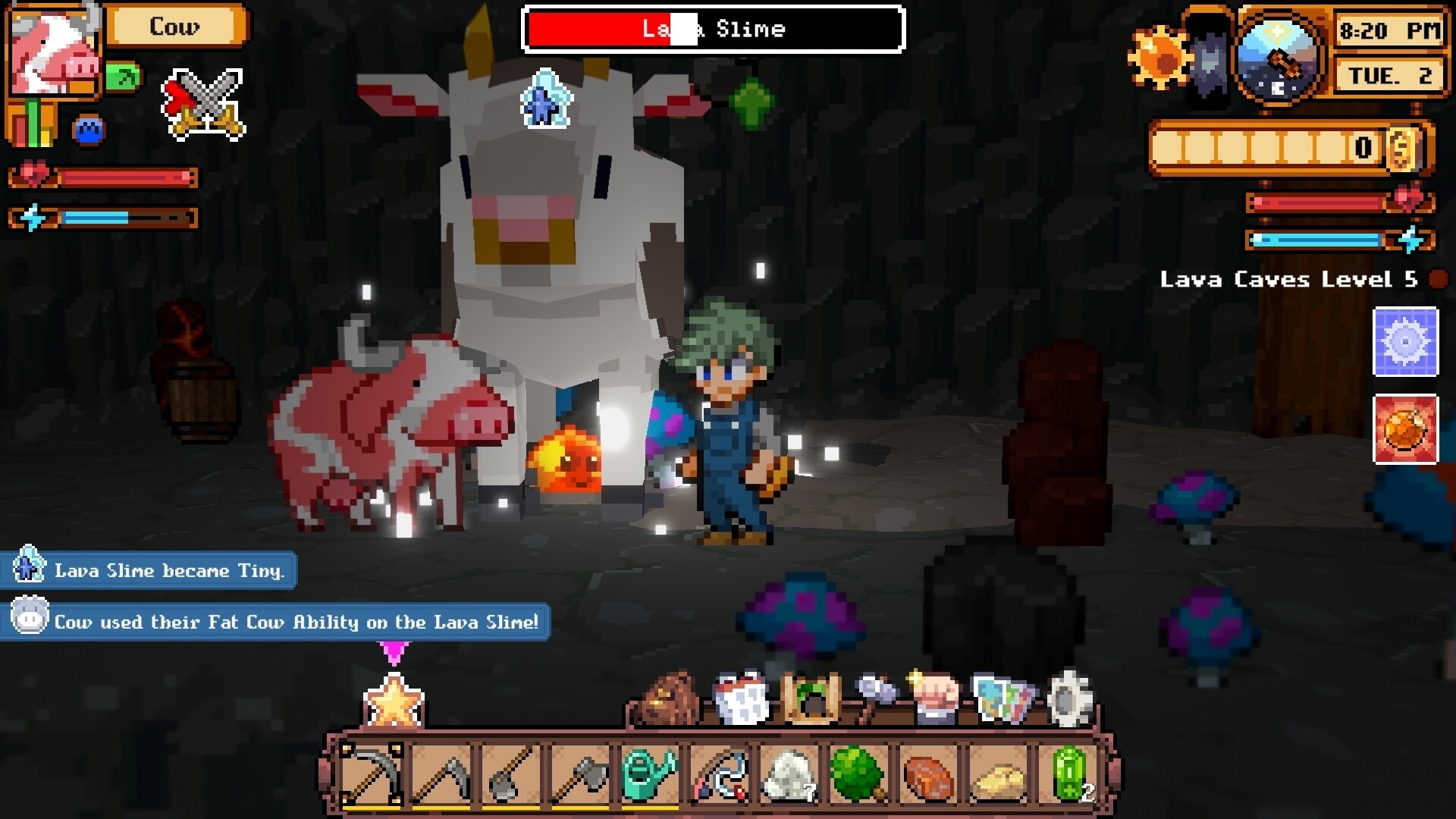This screenshot has width=1456, height=819.
Task: Select the axe in the hotbar
Action: 582,772
